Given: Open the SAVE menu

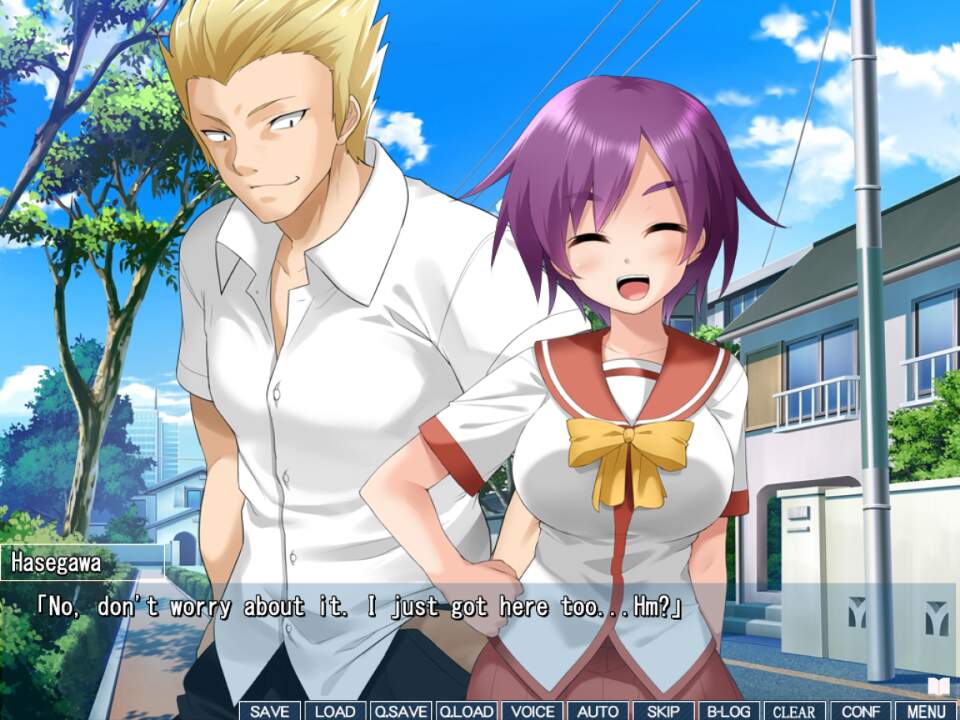Looking at the screenshot, I should coord(270,711).
